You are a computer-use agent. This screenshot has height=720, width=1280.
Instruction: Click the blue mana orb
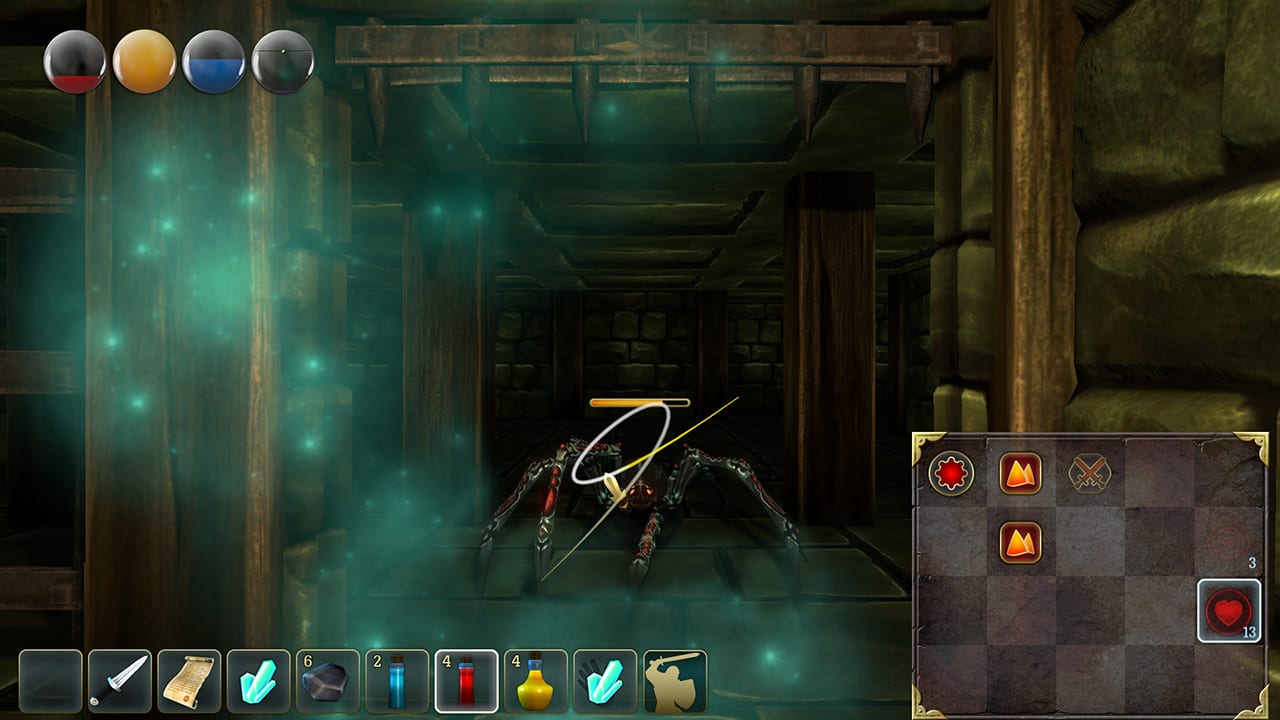tap(212, 61)
